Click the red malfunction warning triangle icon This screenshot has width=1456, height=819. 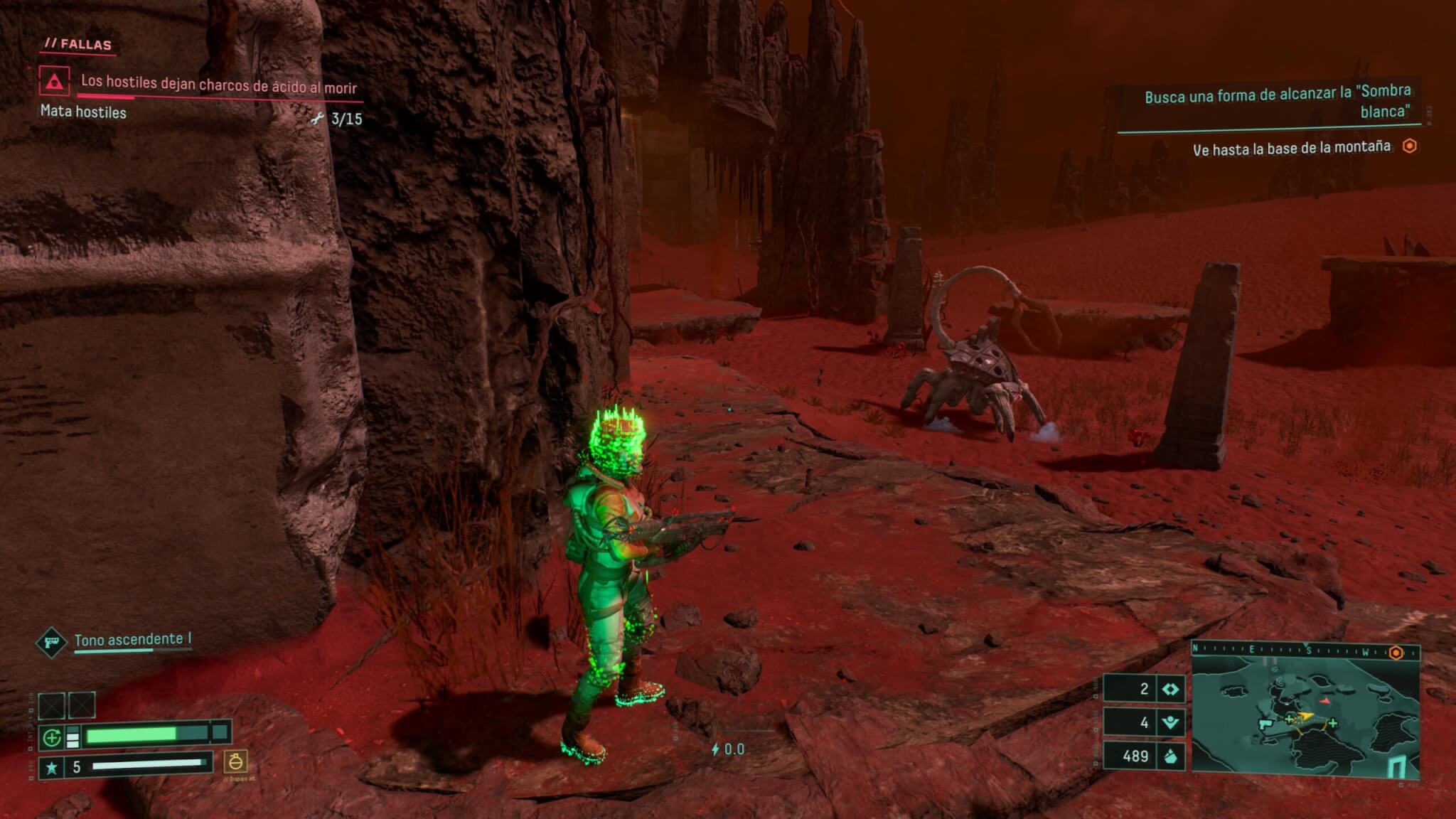pos(55,82)
